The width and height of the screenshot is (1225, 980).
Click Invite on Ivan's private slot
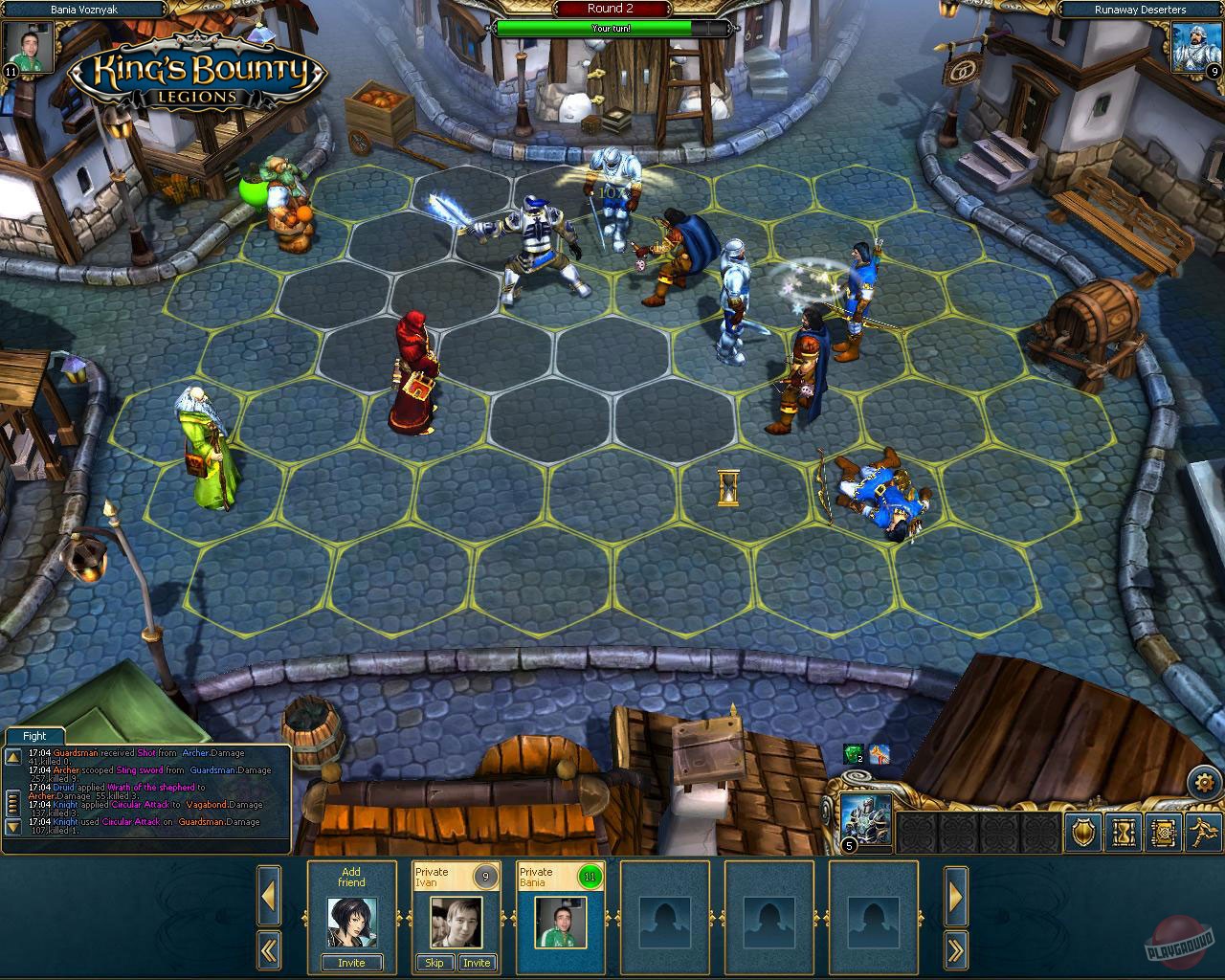click(x=478, y=964)
